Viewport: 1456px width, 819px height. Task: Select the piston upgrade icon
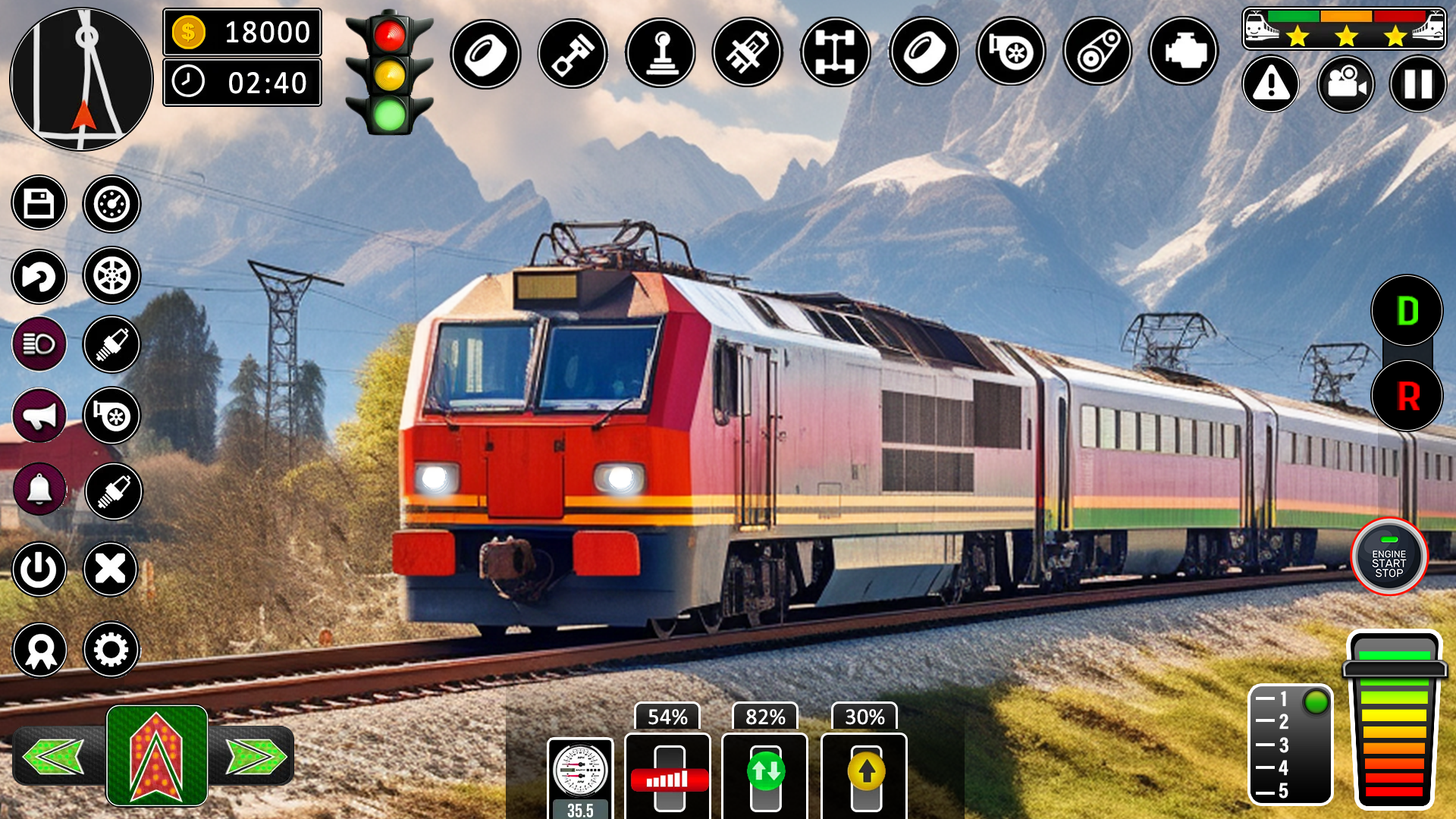pos(571,51)
